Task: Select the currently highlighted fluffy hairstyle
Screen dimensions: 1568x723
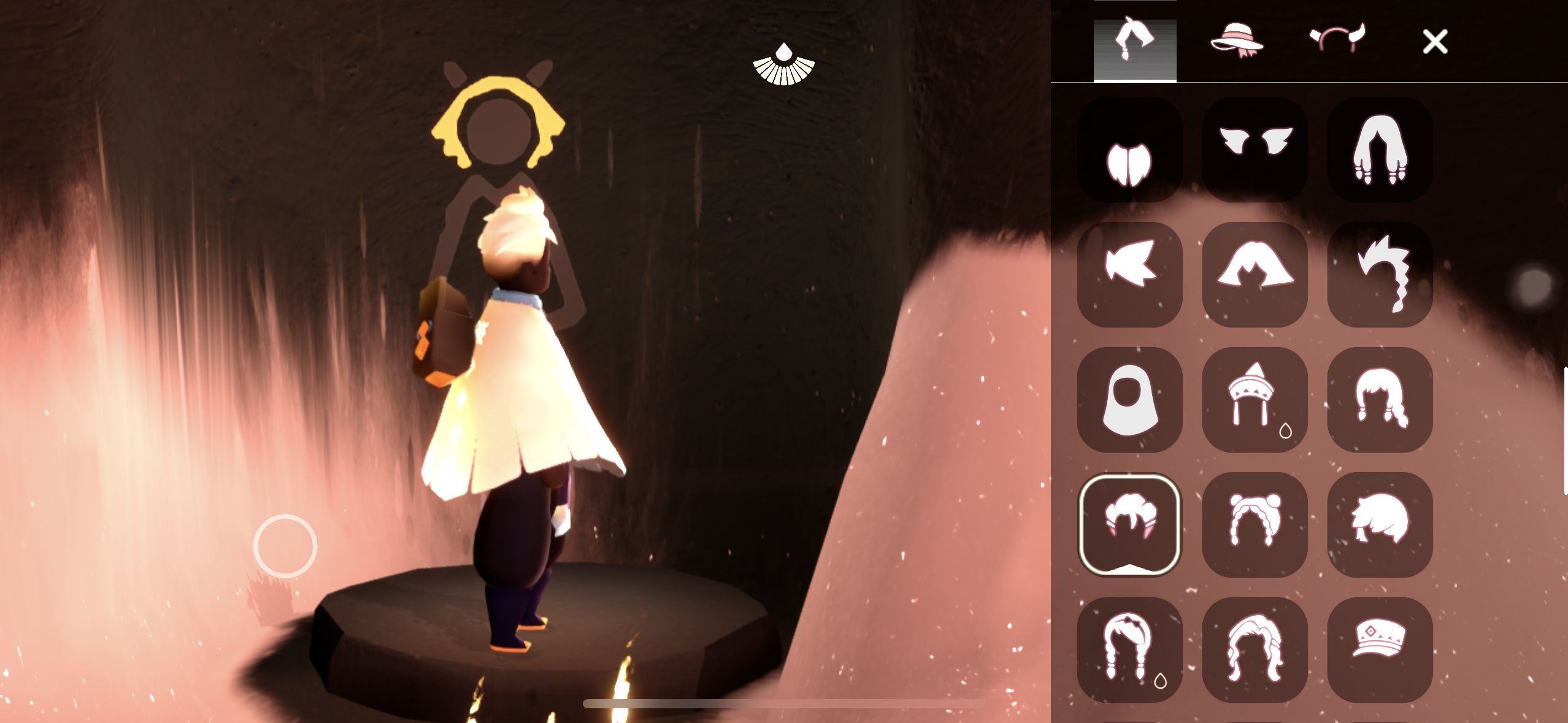Action: pyautogui.click(x=1130, y=525)
